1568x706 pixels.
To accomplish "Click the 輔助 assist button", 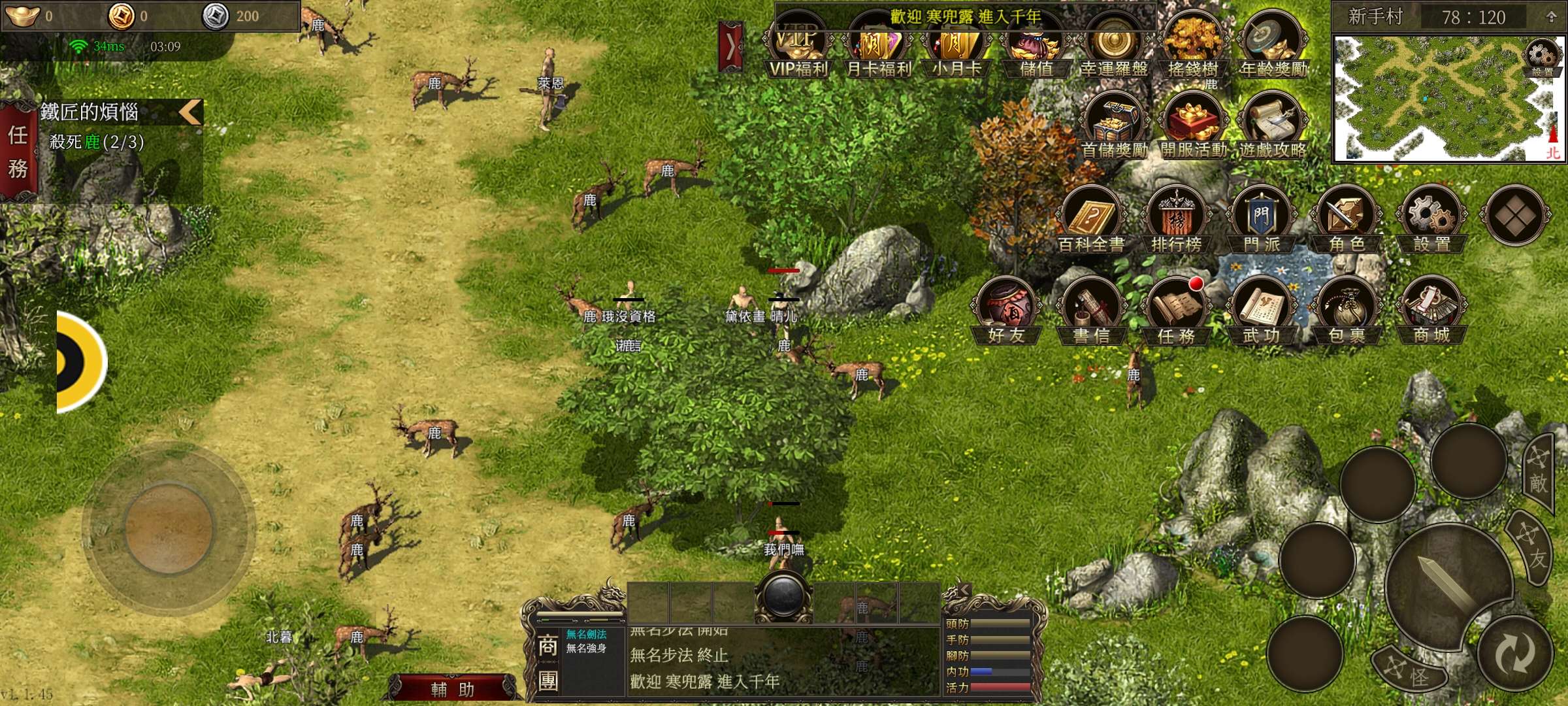I will coord(453,689).
